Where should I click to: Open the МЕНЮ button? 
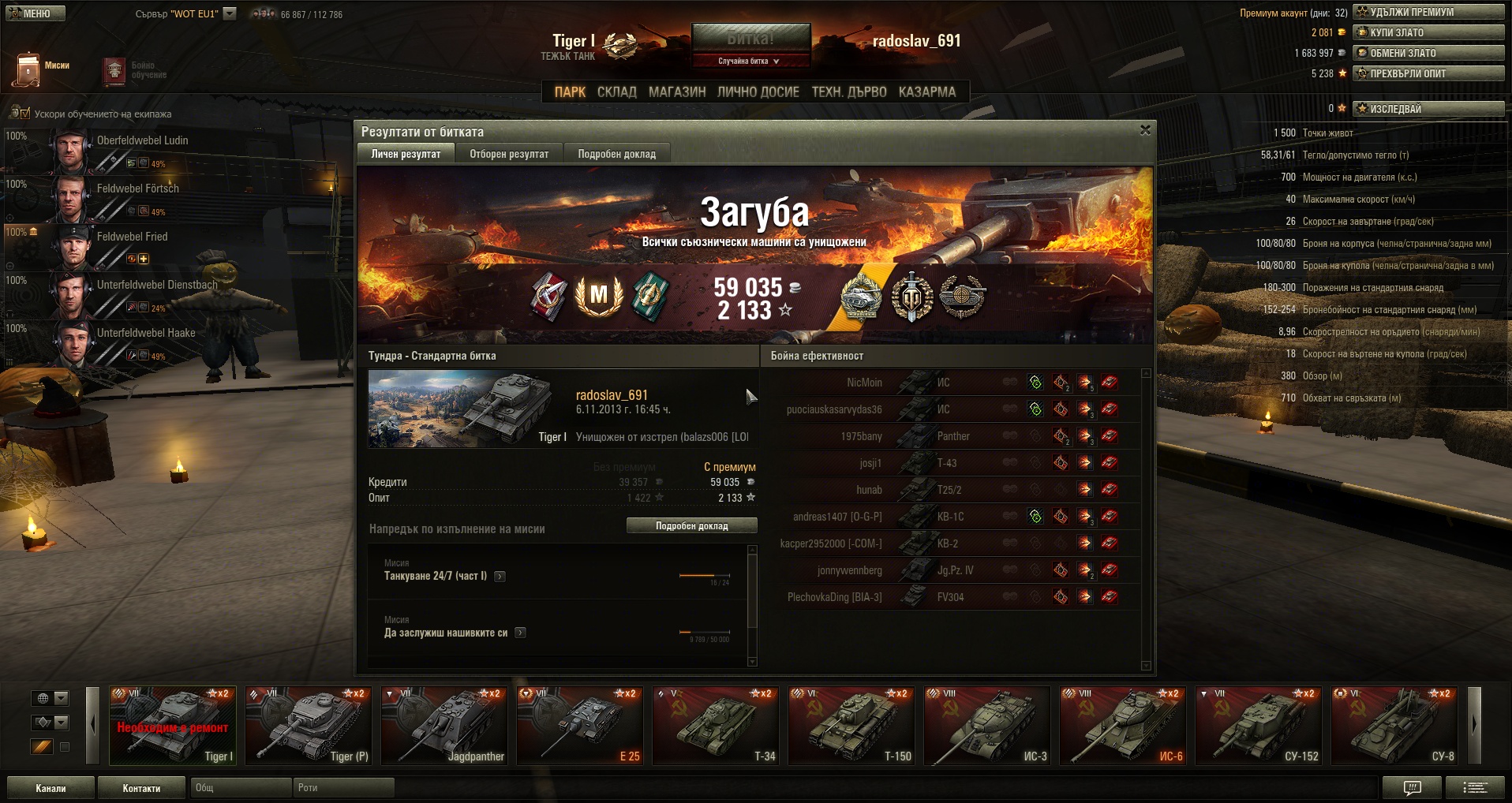point(36,13)
